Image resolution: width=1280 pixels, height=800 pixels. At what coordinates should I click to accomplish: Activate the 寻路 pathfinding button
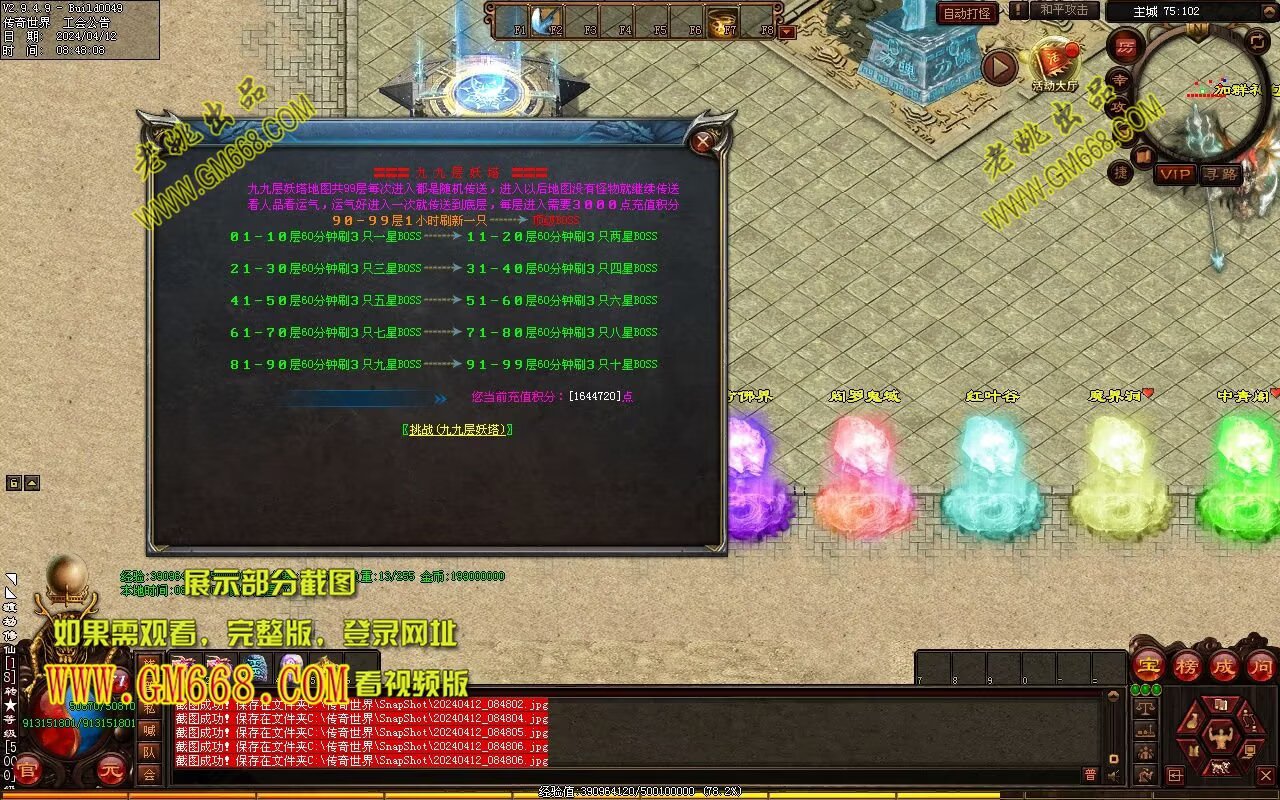click(1220, 174)
